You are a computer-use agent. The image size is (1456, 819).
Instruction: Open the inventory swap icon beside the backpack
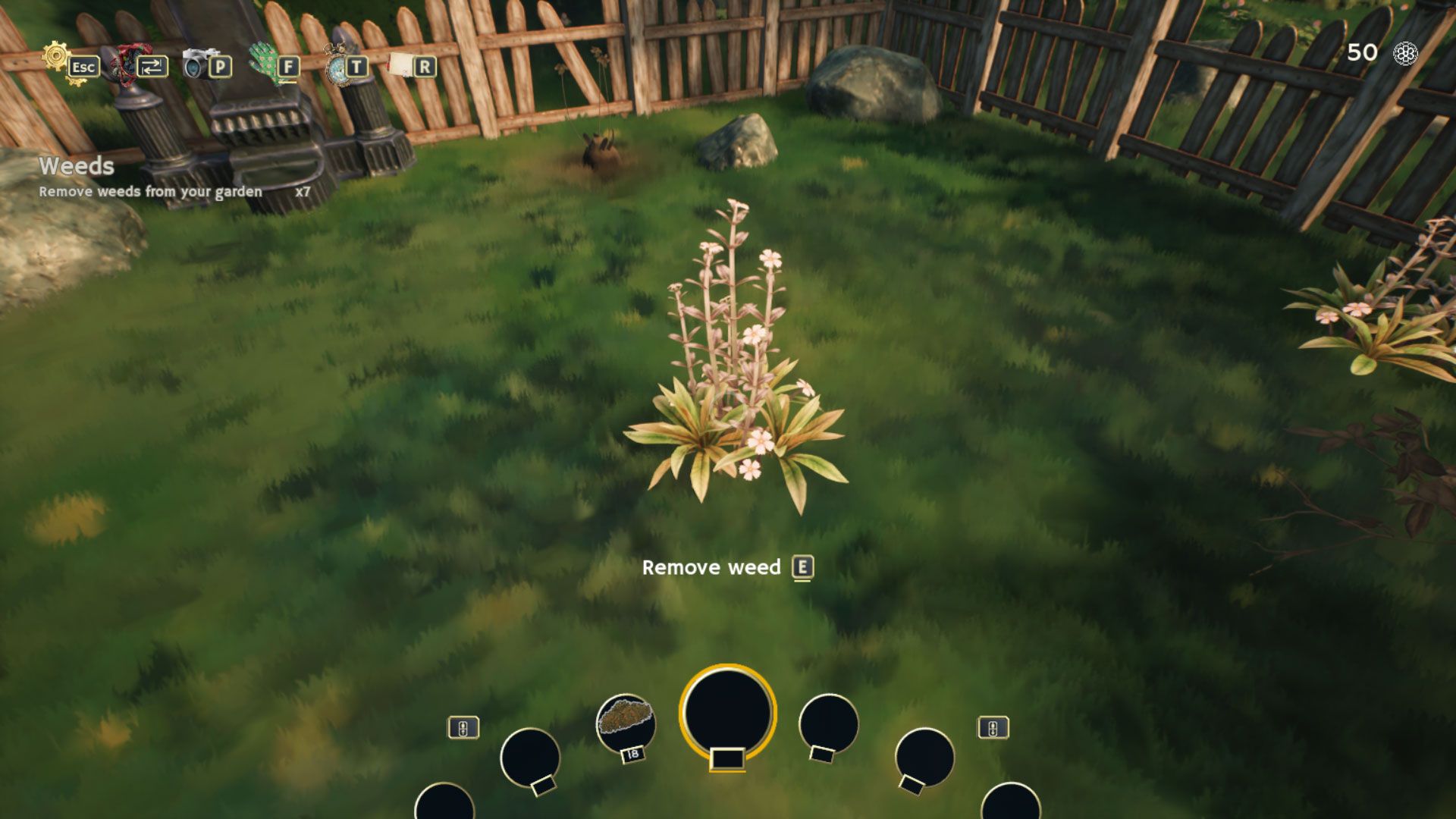tap(152, 67)
